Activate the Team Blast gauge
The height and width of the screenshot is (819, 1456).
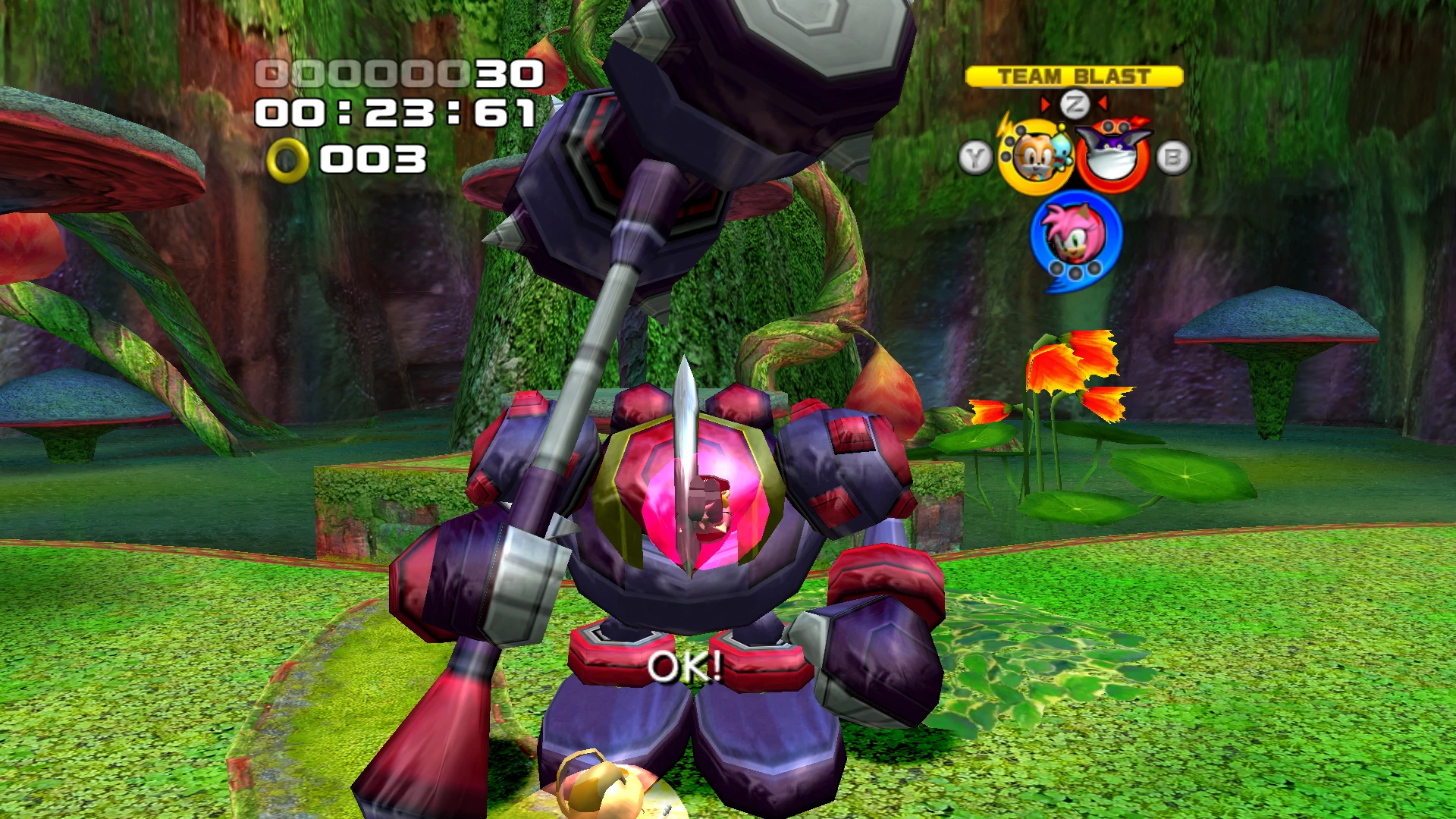tap(1074, 77)
